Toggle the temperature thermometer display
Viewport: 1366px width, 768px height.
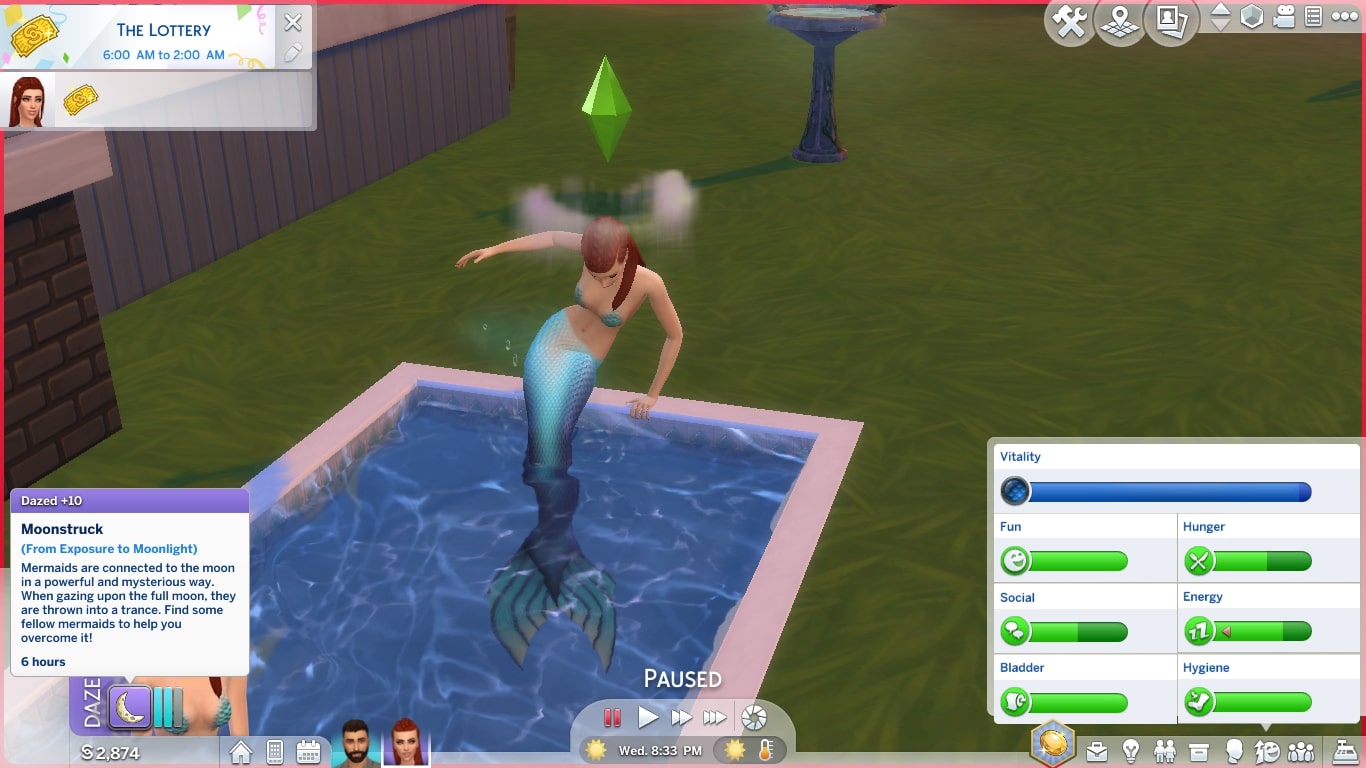(x=766, y=747)
